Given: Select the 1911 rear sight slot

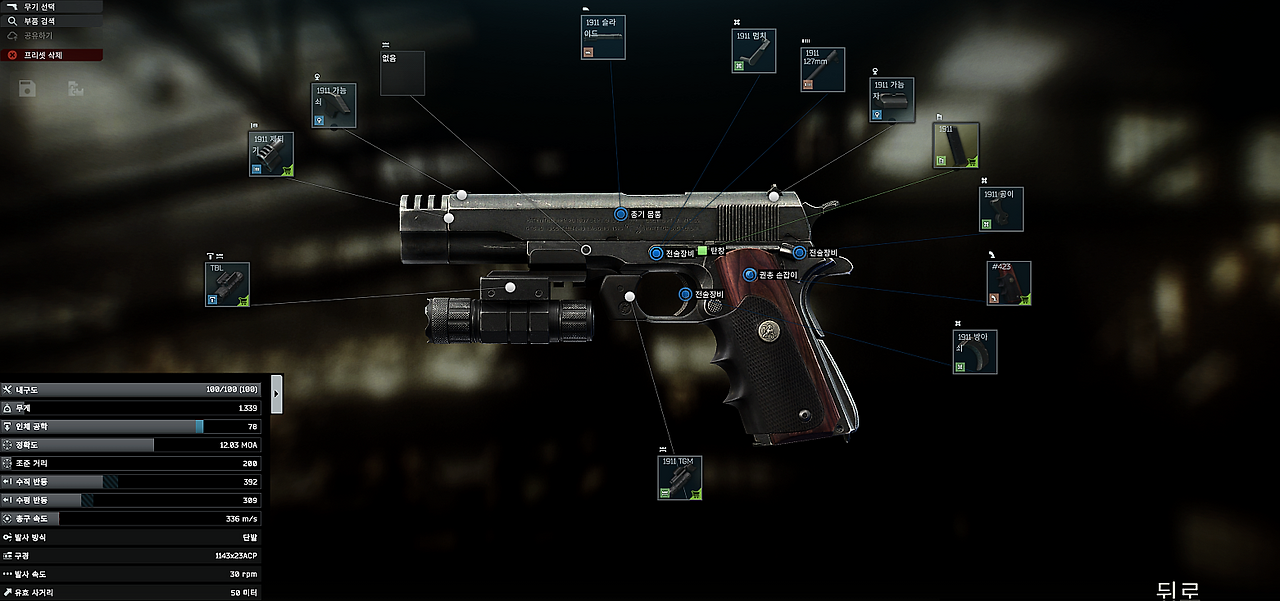Looking at the screenshot, I should [x=891, y=101].
